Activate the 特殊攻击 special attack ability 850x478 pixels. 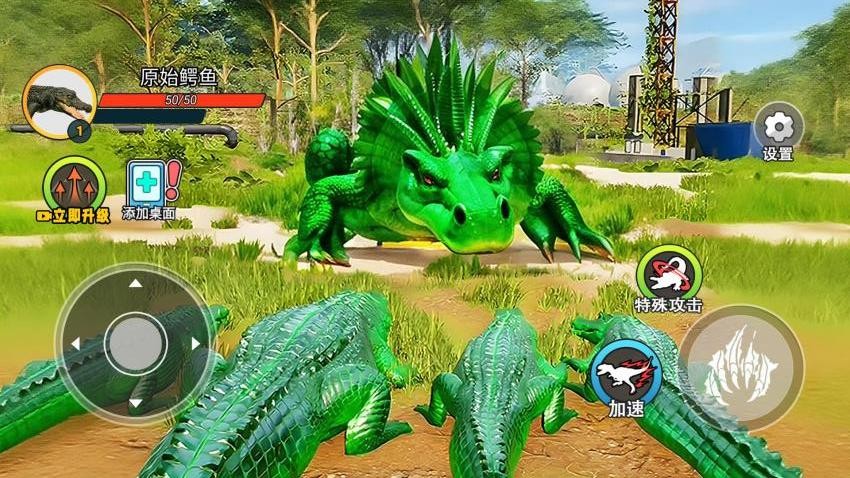[x=668, y=272]
